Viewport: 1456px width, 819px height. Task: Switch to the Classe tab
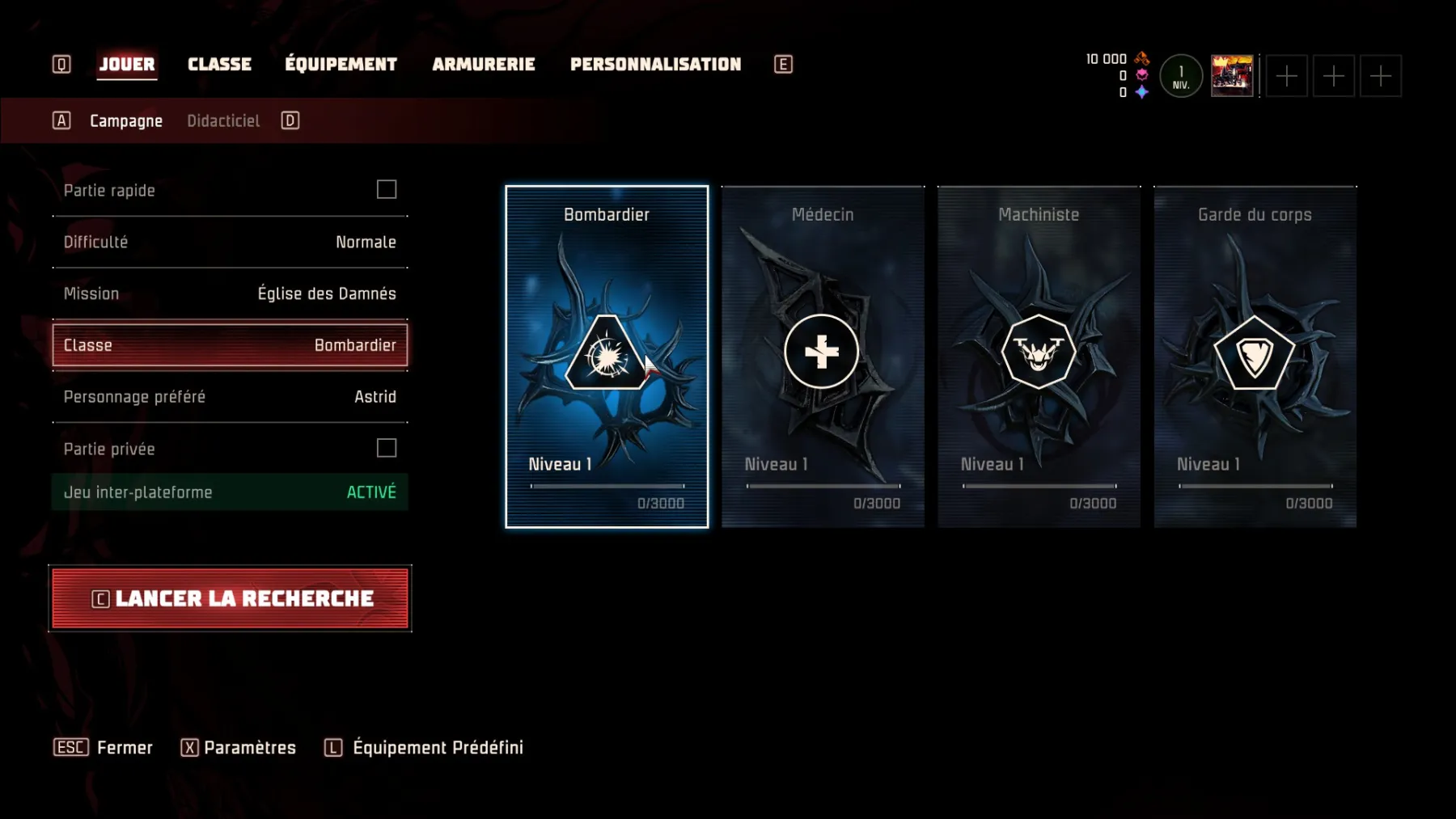(x=219, y=65)
